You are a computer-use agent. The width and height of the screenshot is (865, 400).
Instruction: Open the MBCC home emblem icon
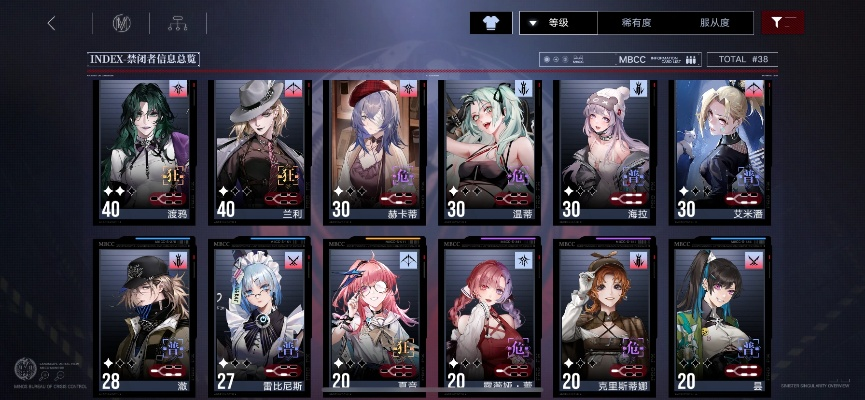click(x=123, y=23)
